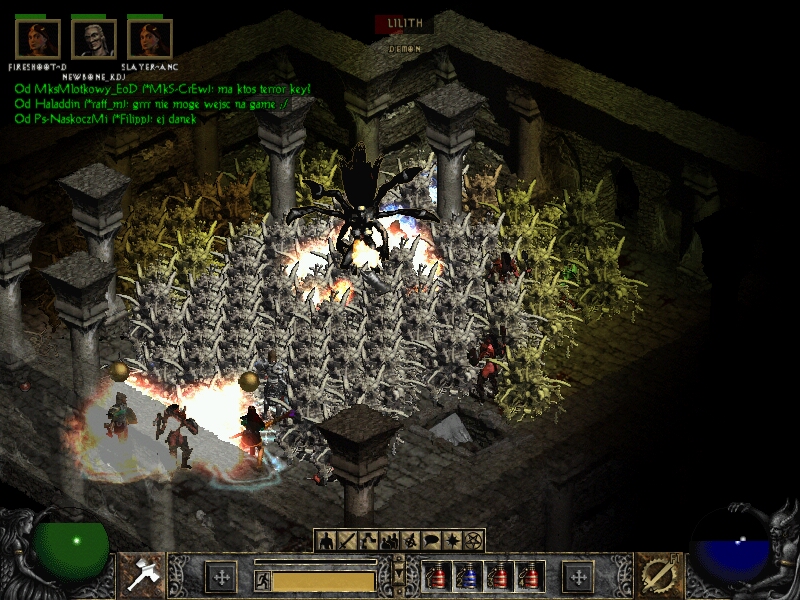The image size is (800, 600).
Task: Open the party screen icon
Action: 389,541
